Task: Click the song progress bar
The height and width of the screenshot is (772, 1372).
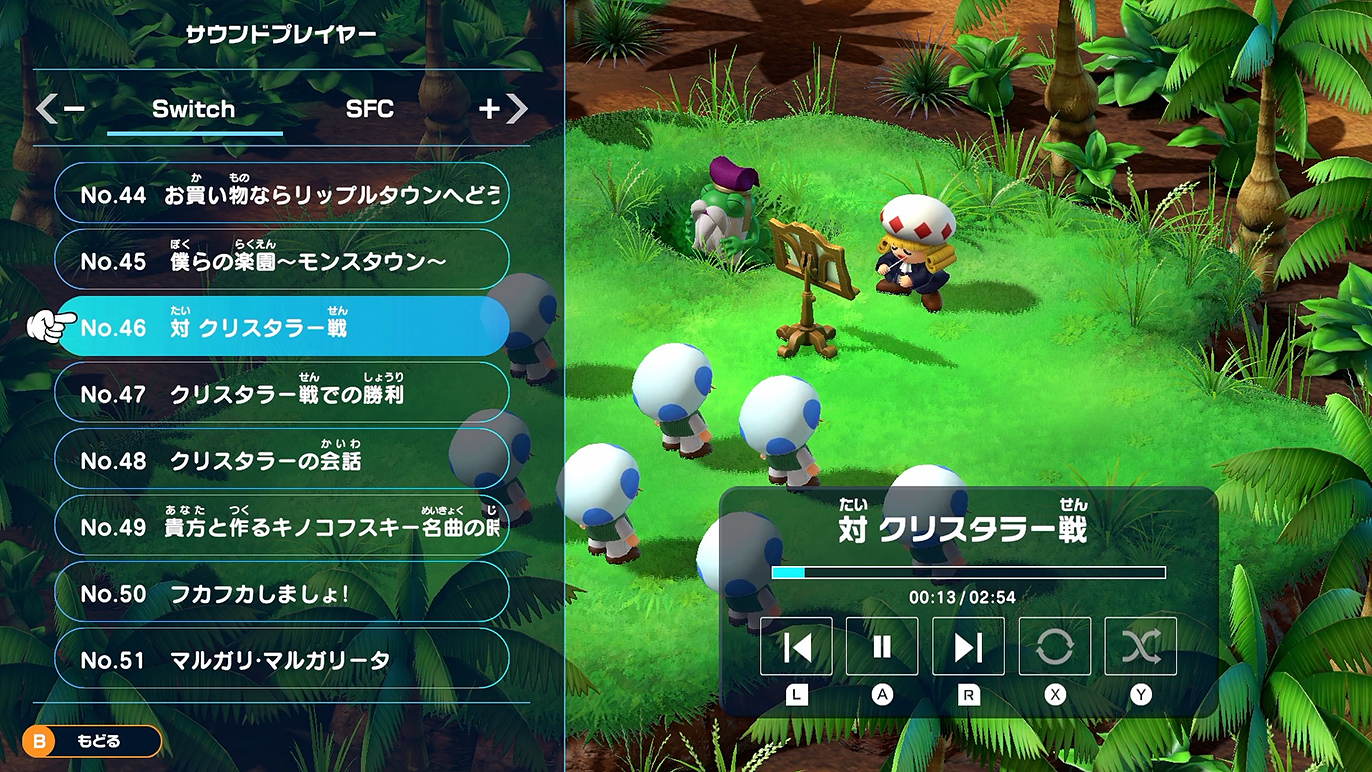Action: click(968, 573)
